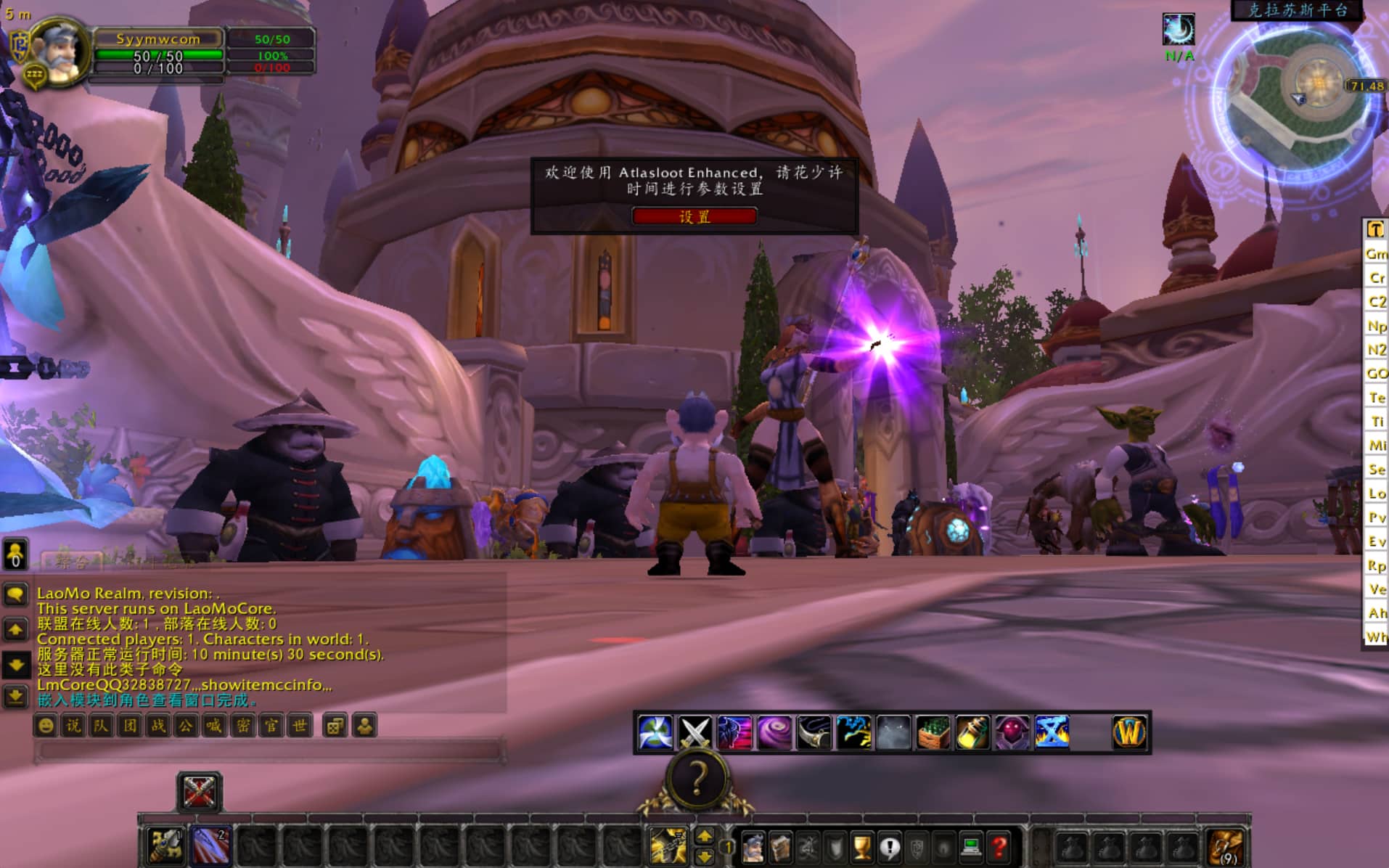Screen dimensions: 1389x868
Task: Select the 世 world channel button
Action: (299, 726)
